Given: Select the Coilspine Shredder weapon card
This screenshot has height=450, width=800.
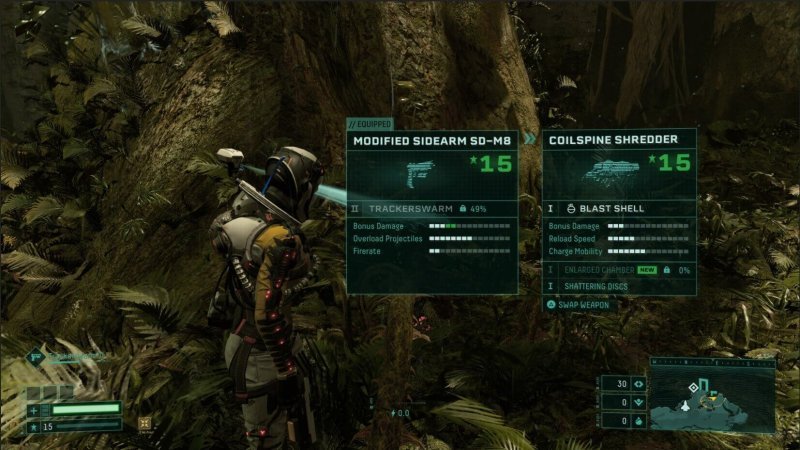Looking at the screenshot, I should click(620, 142).
